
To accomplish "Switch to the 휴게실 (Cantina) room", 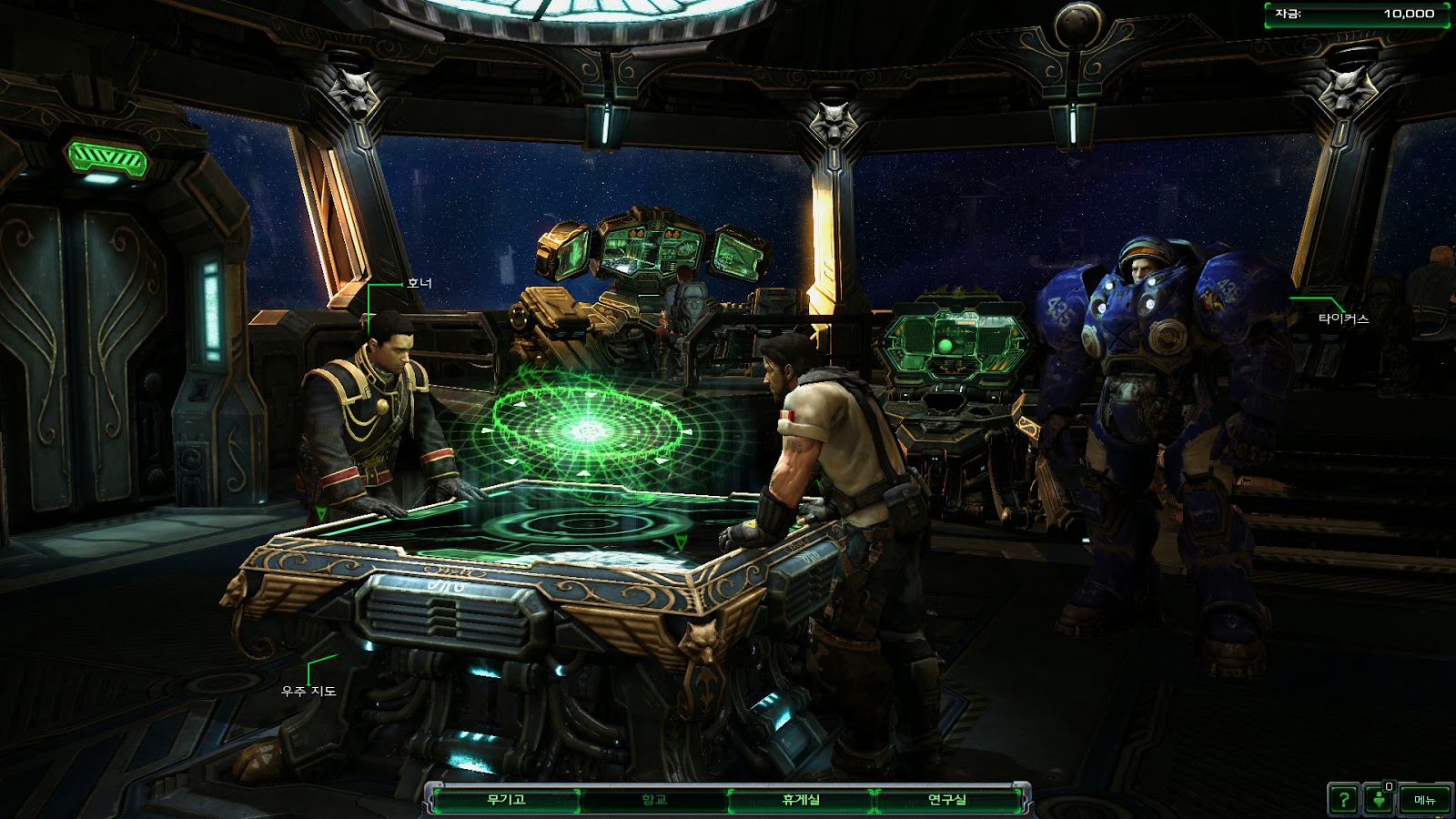I will pos(801,800).
